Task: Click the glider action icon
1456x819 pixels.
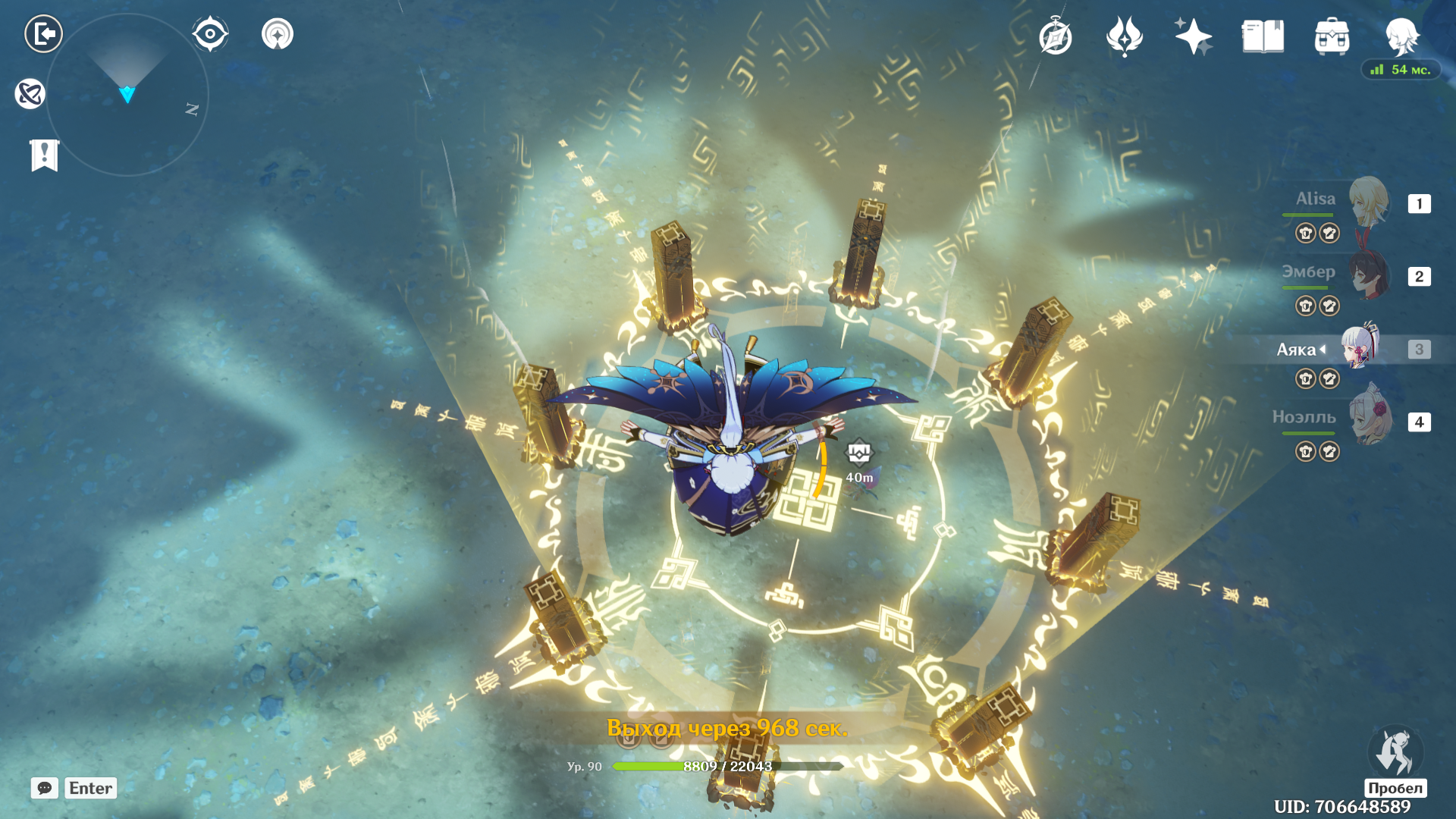Action: (x=1395, y=752)
